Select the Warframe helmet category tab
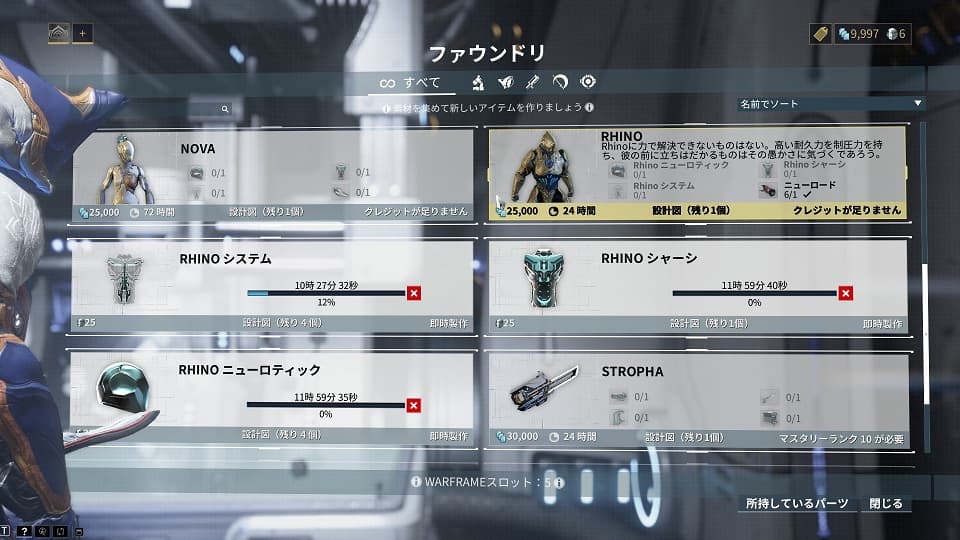This screenshot has width=960, height=540. tap(507, 82)
